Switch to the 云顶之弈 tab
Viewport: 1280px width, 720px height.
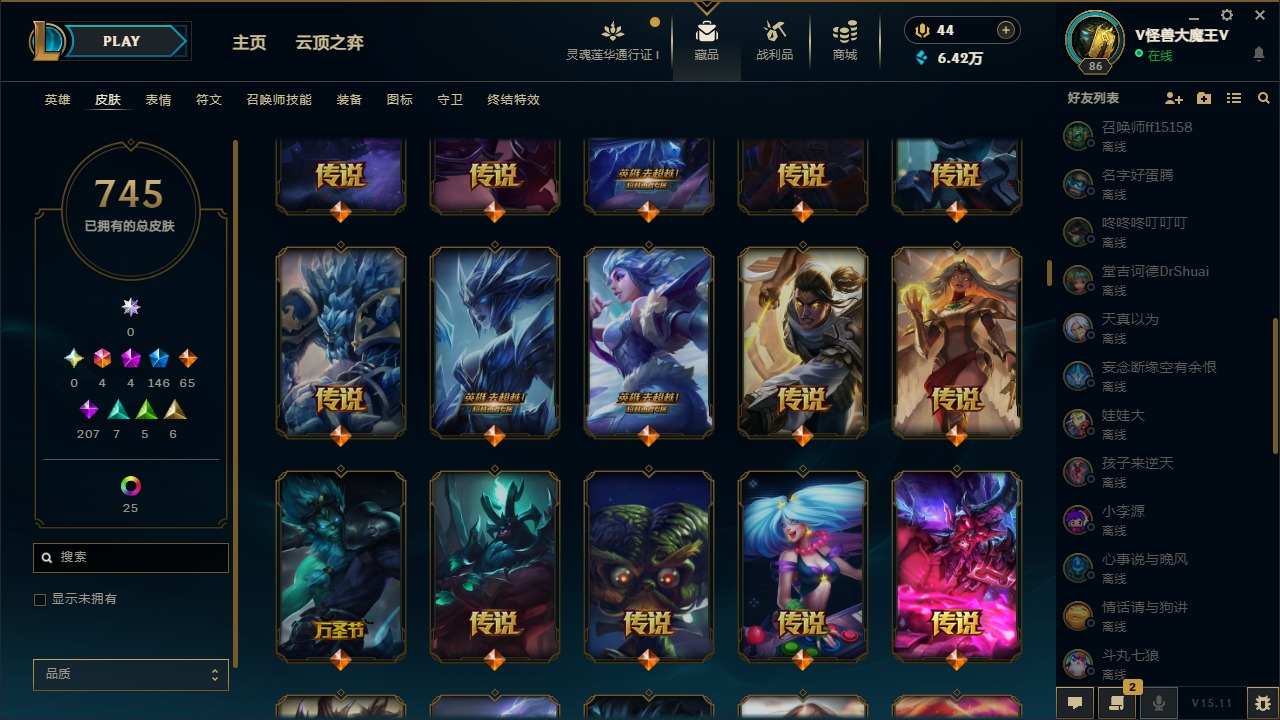(x=332, y=42)
